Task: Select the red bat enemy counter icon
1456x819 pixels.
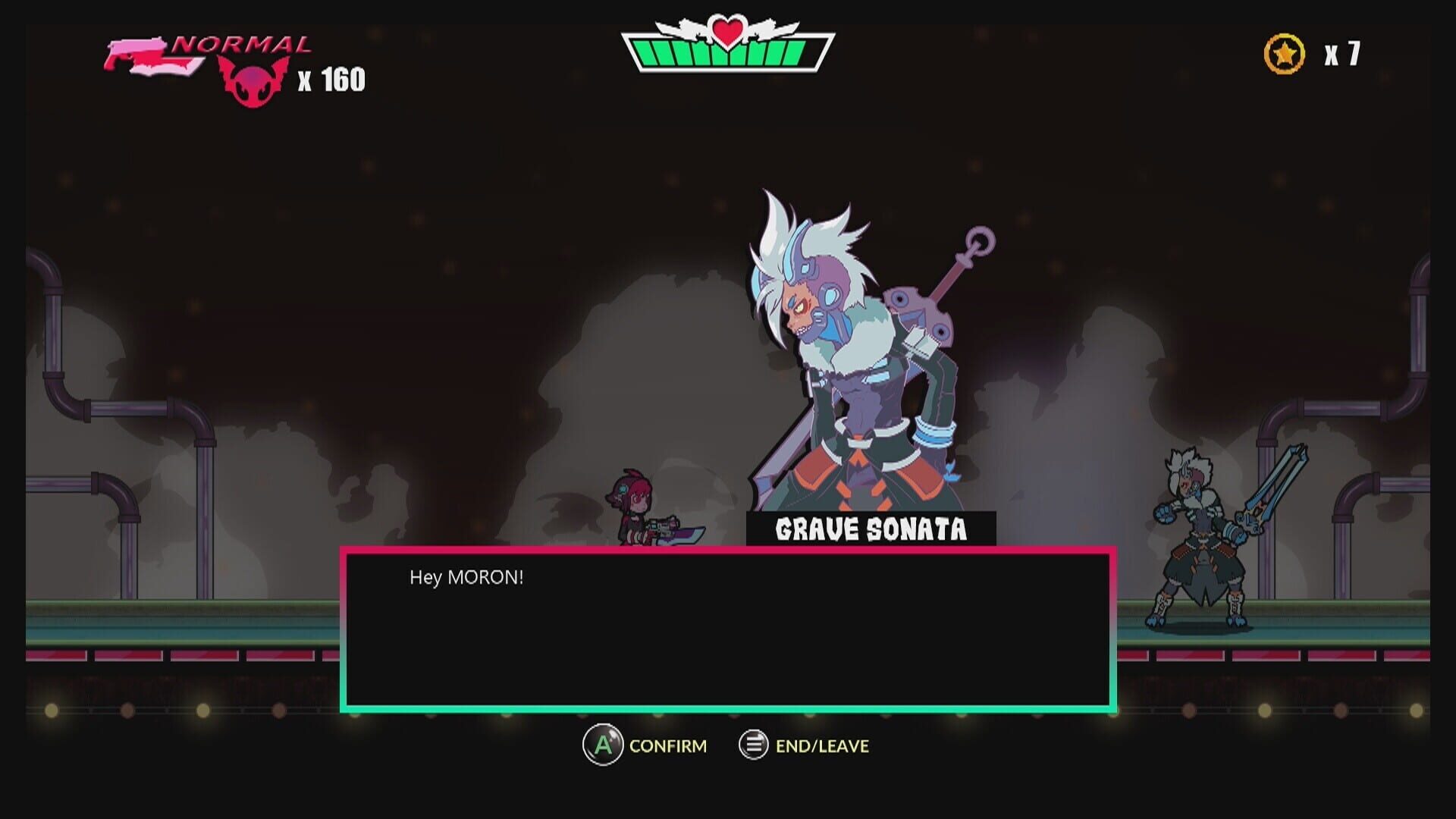Action: point(250,81)
